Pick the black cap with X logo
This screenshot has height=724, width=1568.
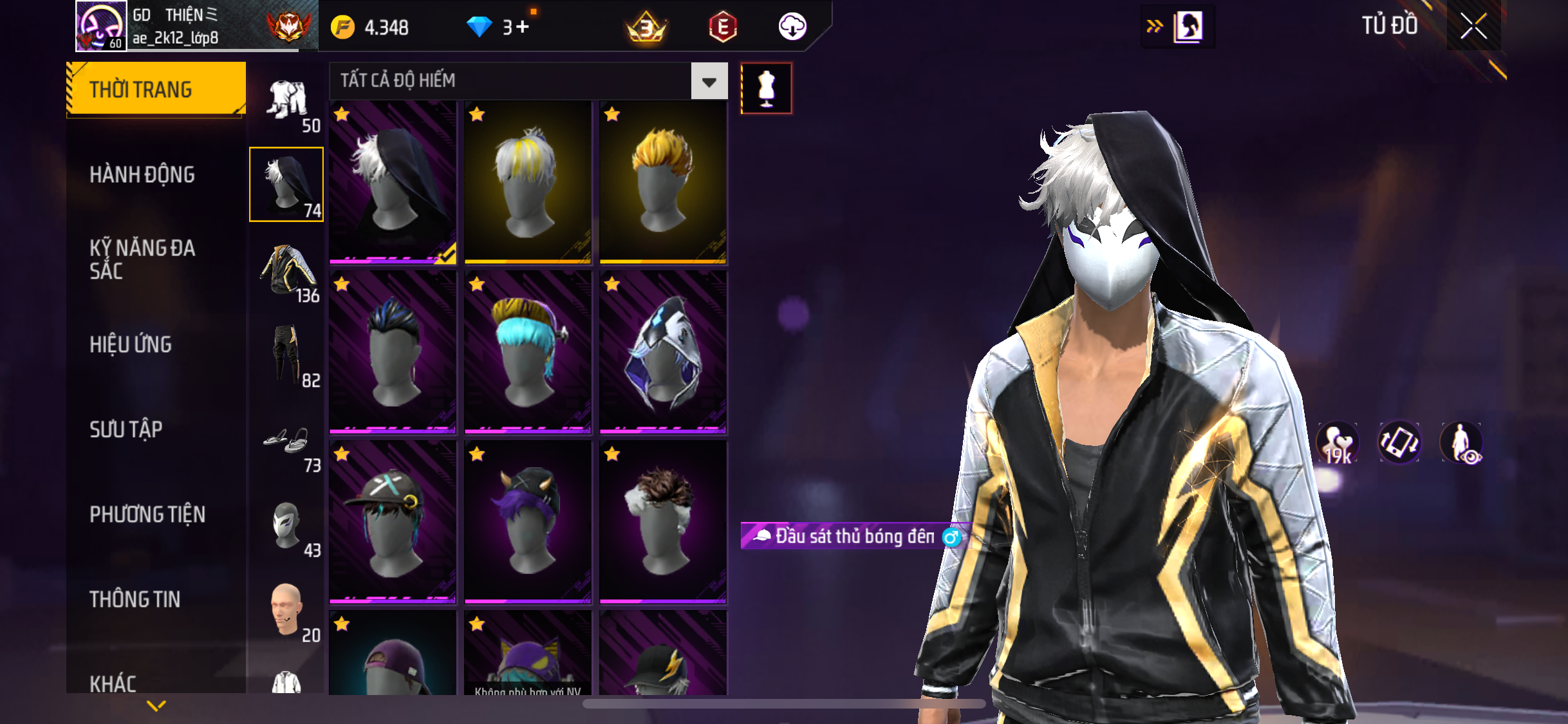393,522
